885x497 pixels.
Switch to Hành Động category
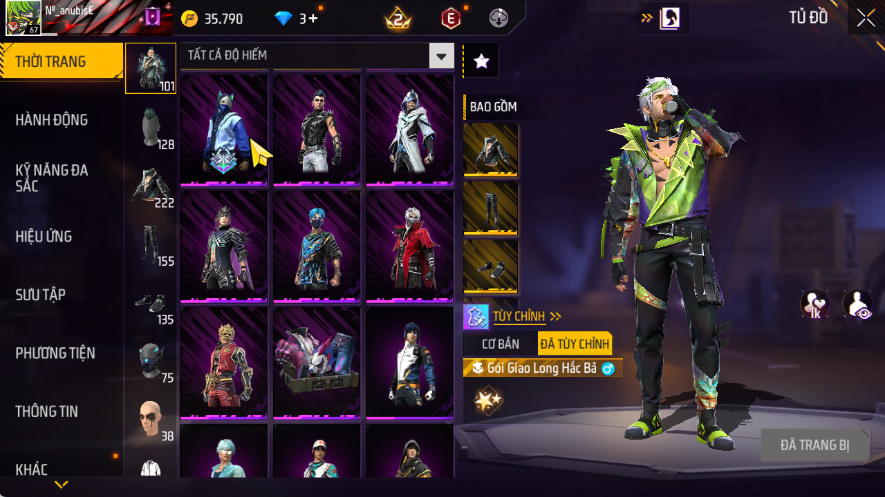tap(52, 120)
